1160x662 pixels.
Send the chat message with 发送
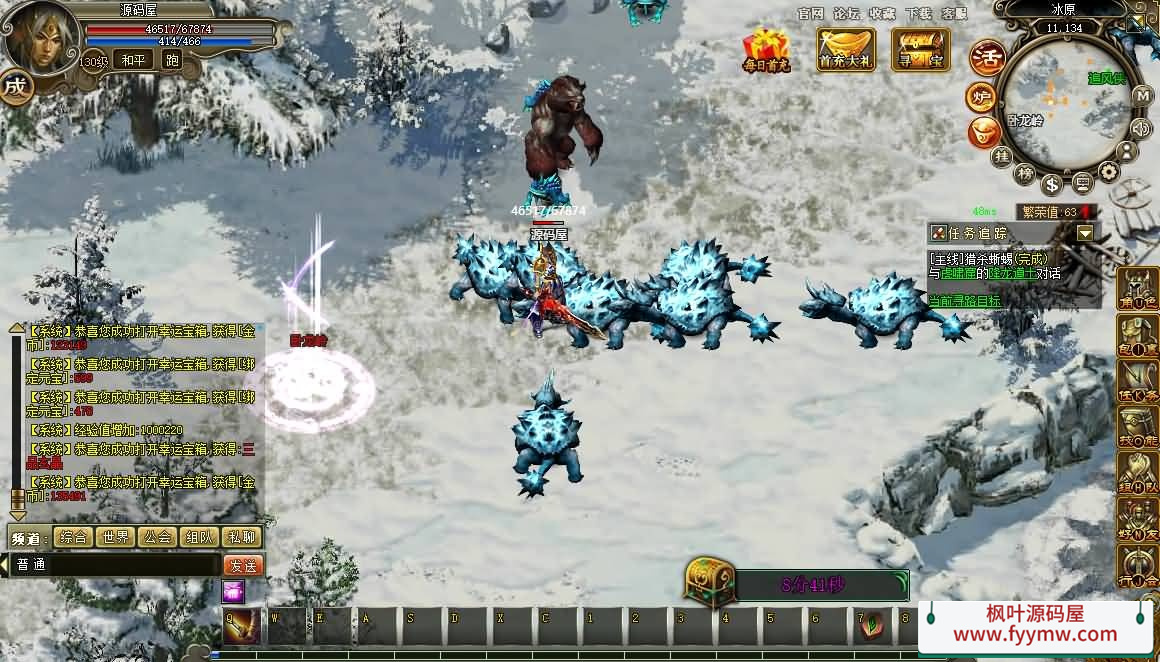(x=243, y=565)
